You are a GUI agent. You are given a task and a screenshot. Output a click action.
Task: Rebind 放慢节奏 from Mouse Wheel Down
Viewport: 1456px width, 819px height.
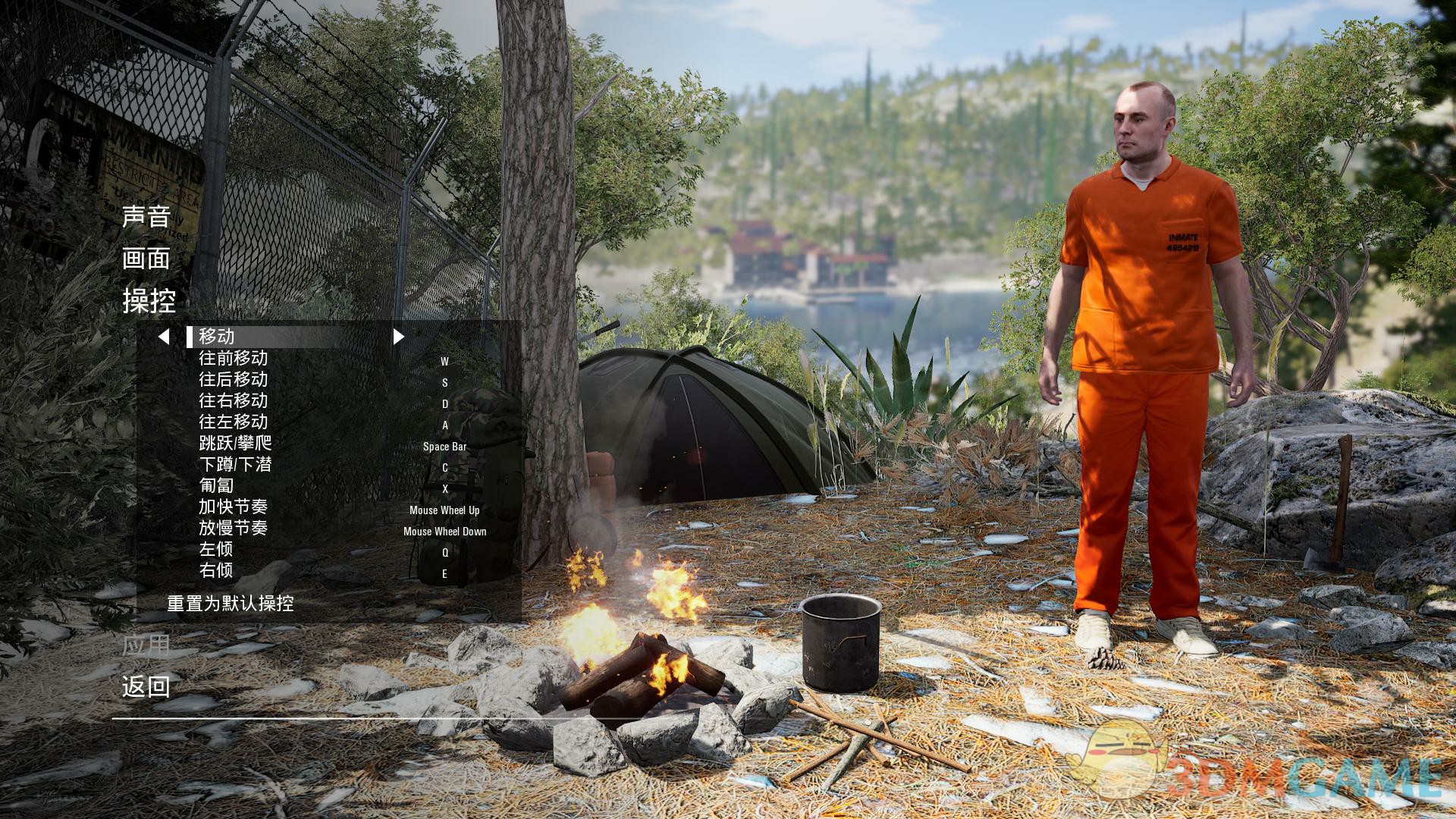(444, 532)
